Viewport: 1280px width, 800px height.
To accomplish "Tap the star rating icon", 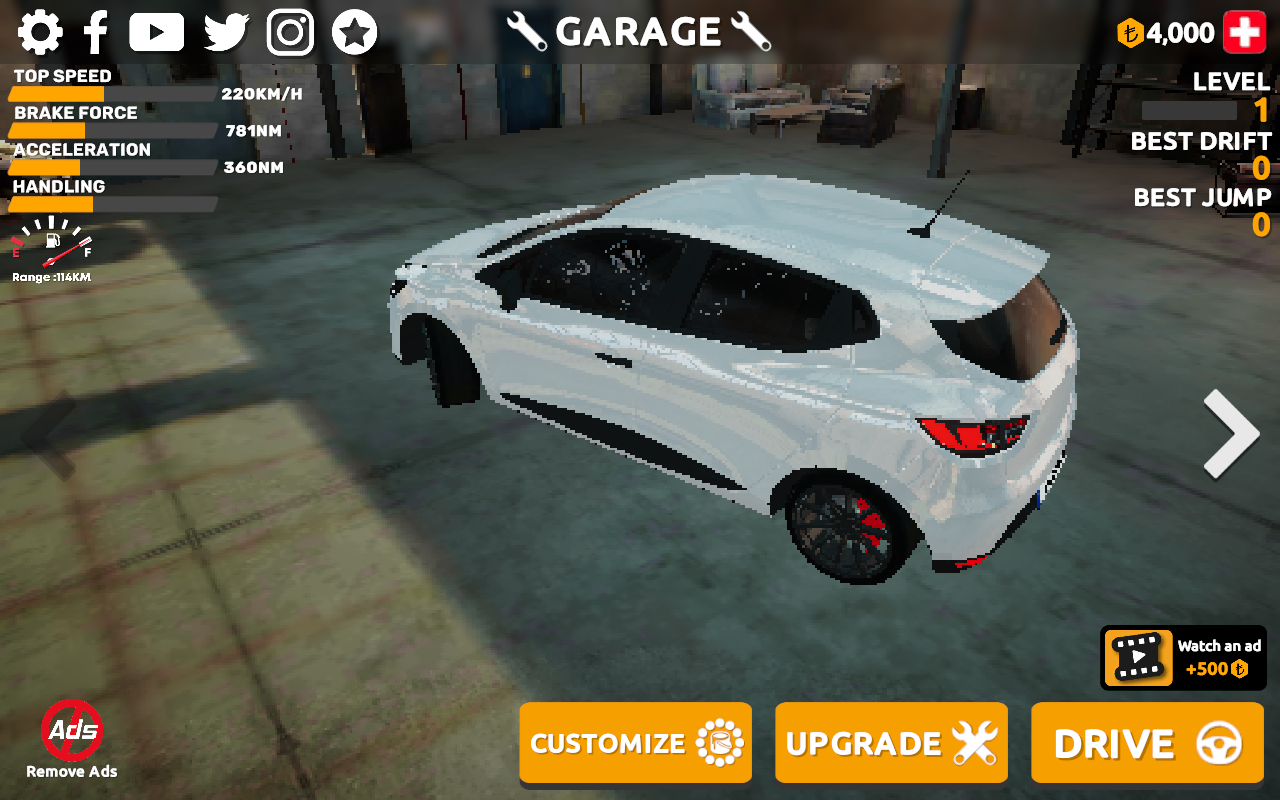I will click(x=354, y=33).
